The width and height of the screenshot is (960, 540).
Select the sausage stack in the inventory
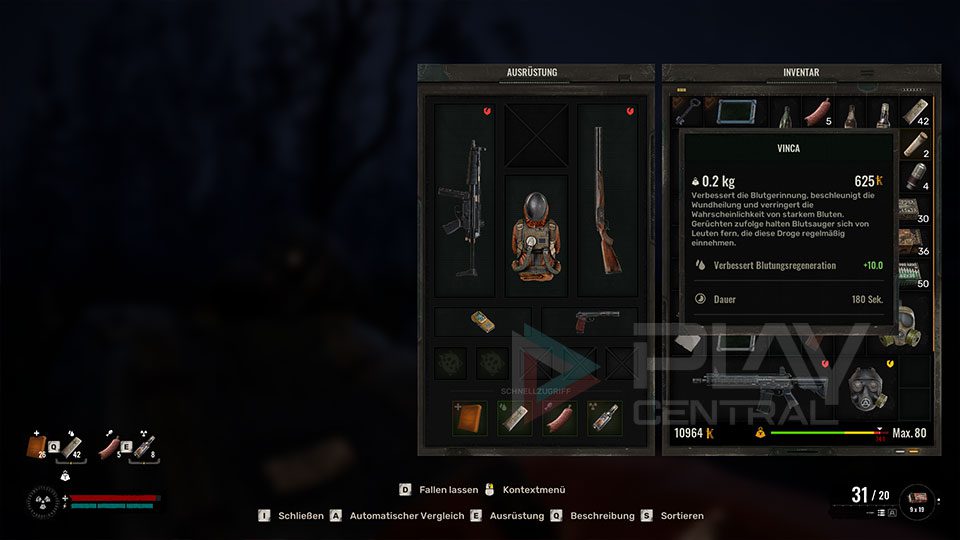pyautogui.click(x=819, y=112)
